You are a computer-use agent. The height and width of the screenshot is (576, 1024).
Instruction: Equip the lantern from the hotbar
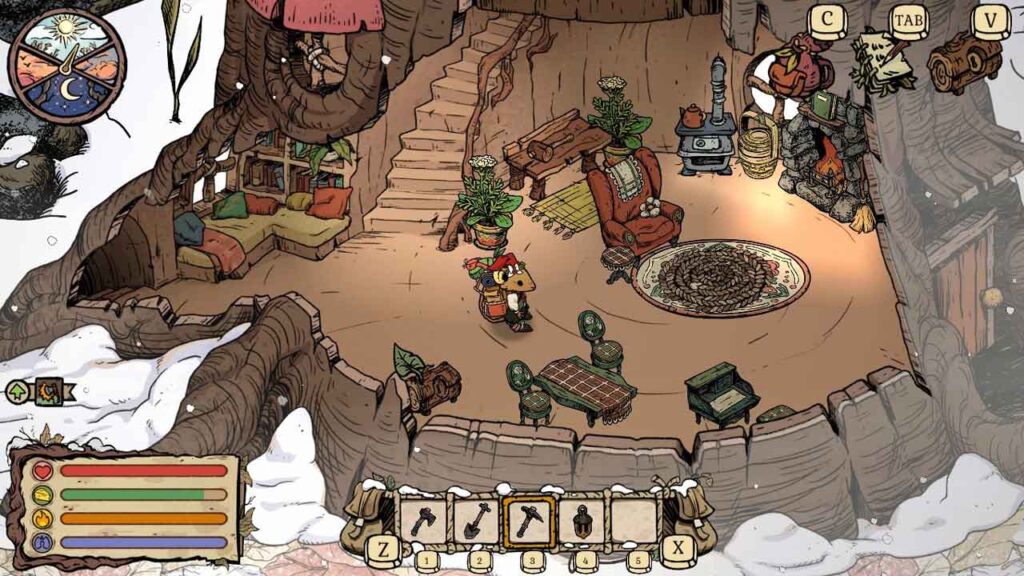pos(581,521)
